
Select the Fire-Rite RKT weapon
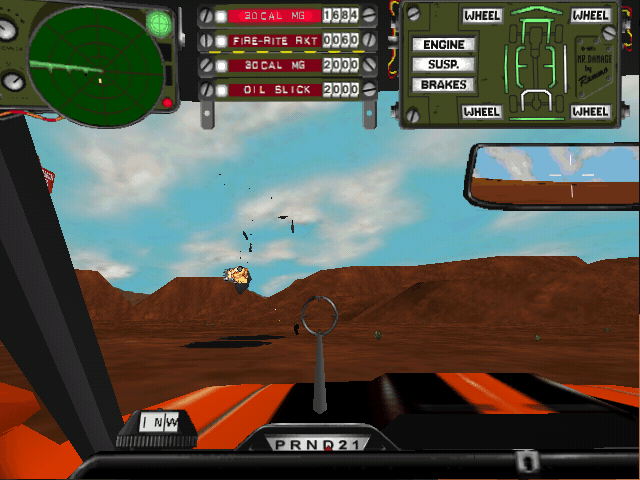pyautogui.click(x=276, y=40)
